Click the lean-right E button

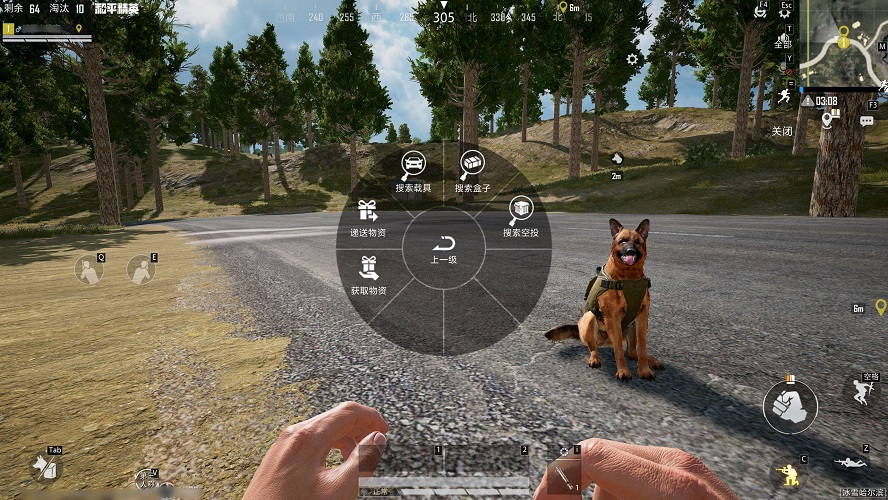(x=141, y=268)
